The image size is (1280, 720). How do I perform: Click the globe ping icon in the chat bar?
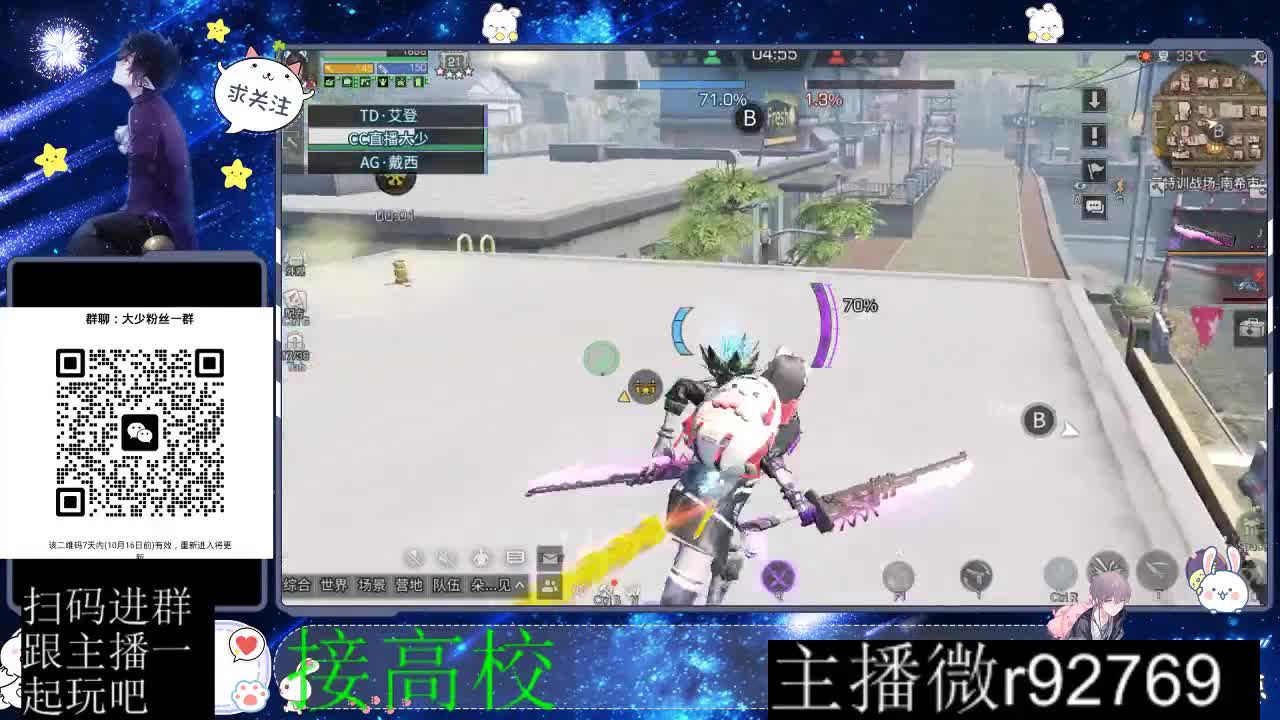coord(480,558)
